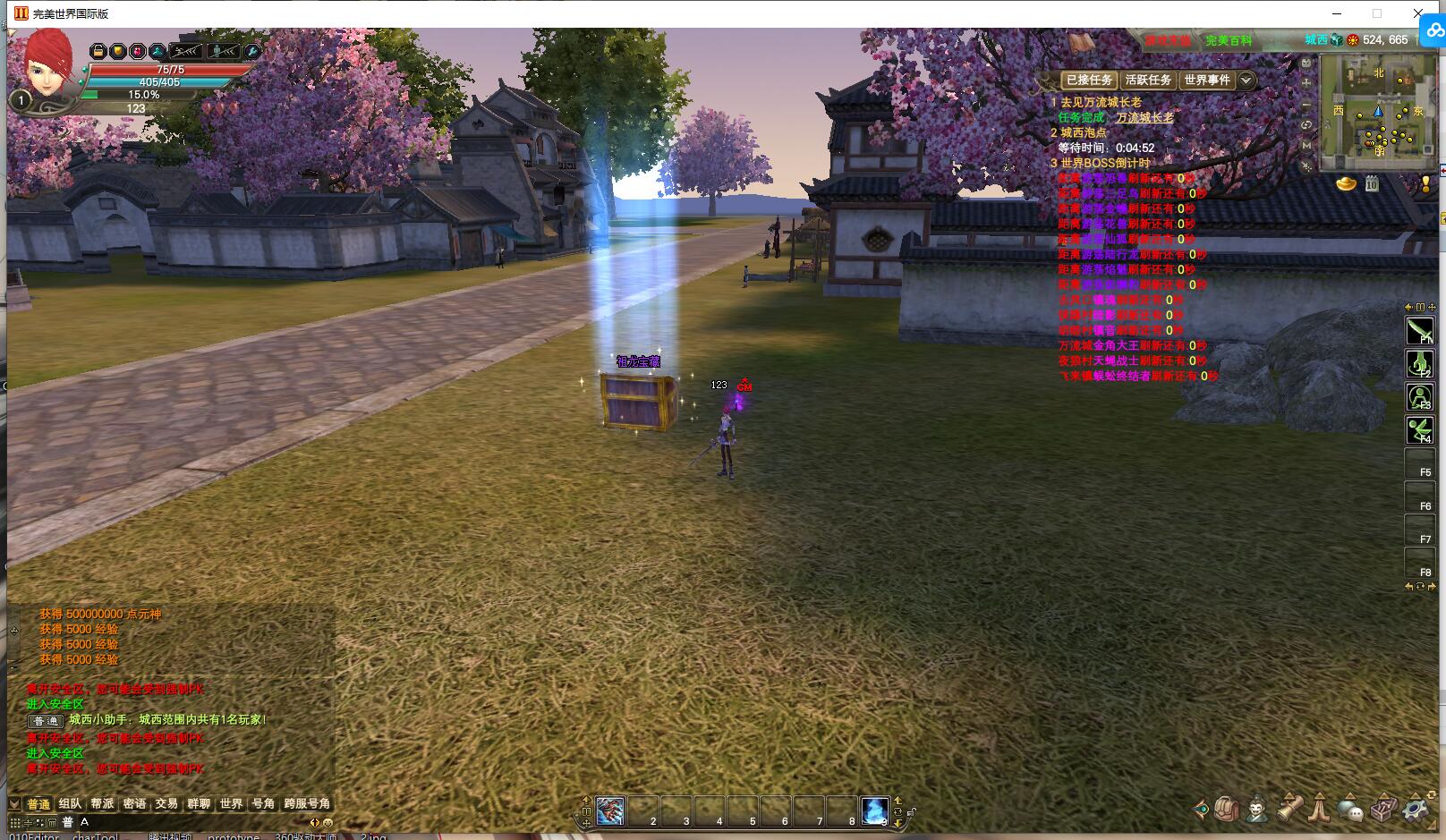Click the padlock icon near the portrait

pyautogui.click(x=98, y=51)
